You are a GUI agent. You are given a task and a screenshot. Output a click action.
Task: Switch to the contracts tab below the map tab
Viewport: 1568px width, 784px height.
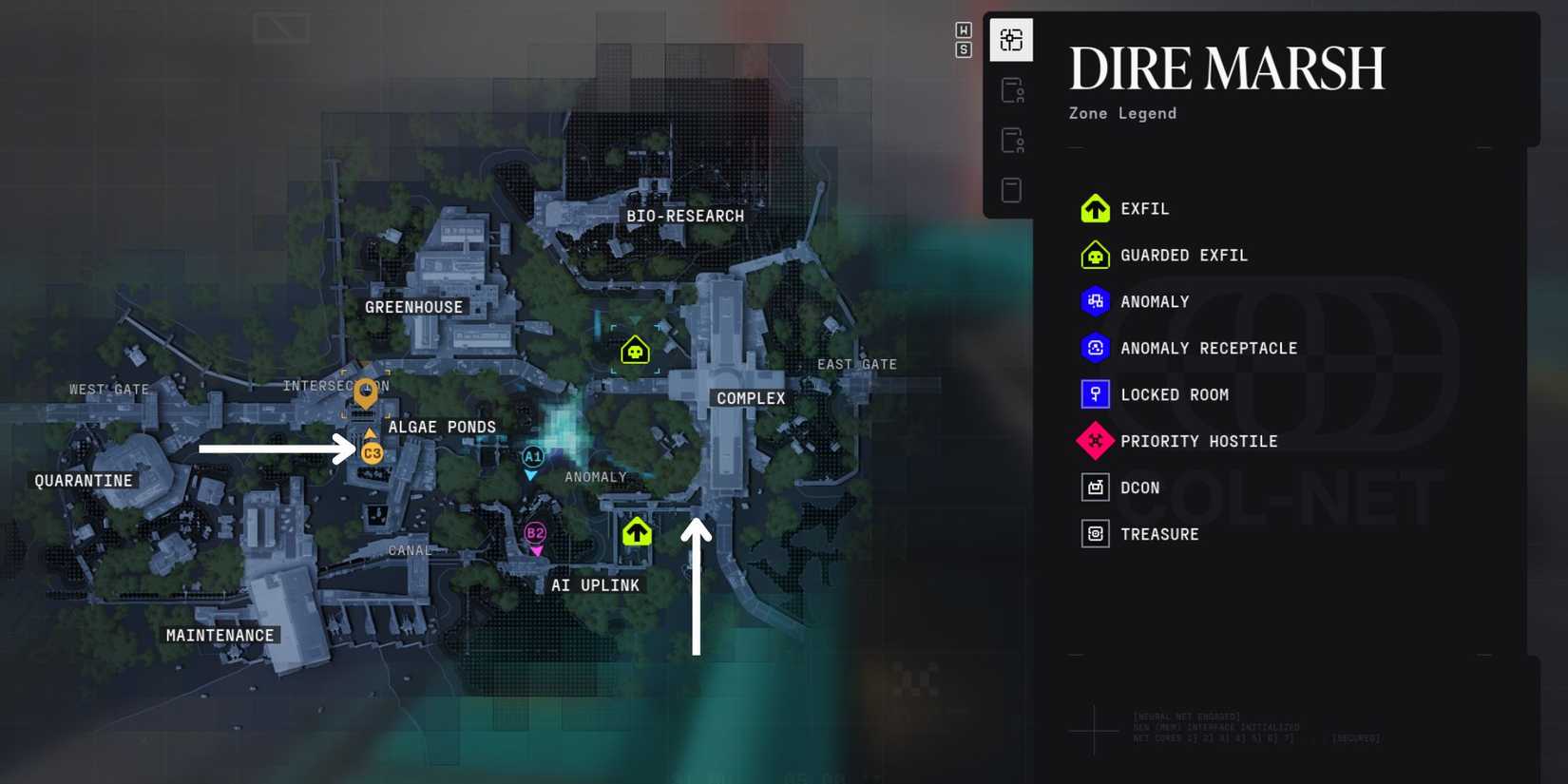[1010, 90]
